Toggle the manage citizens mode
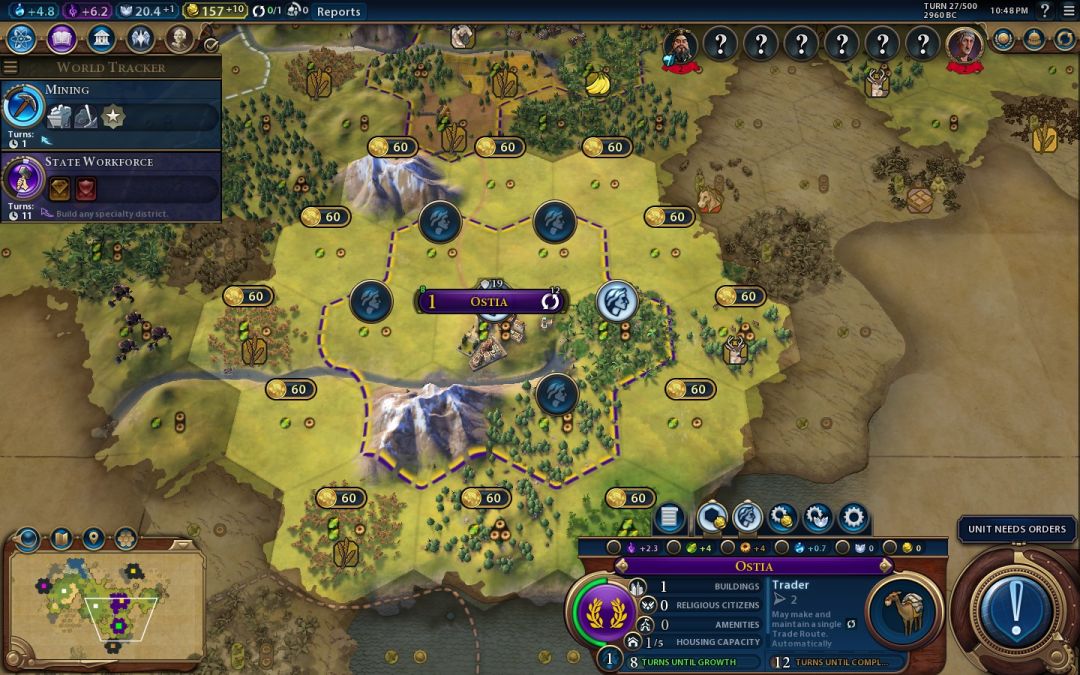The image size is (1080, 675). coord(747,518)
